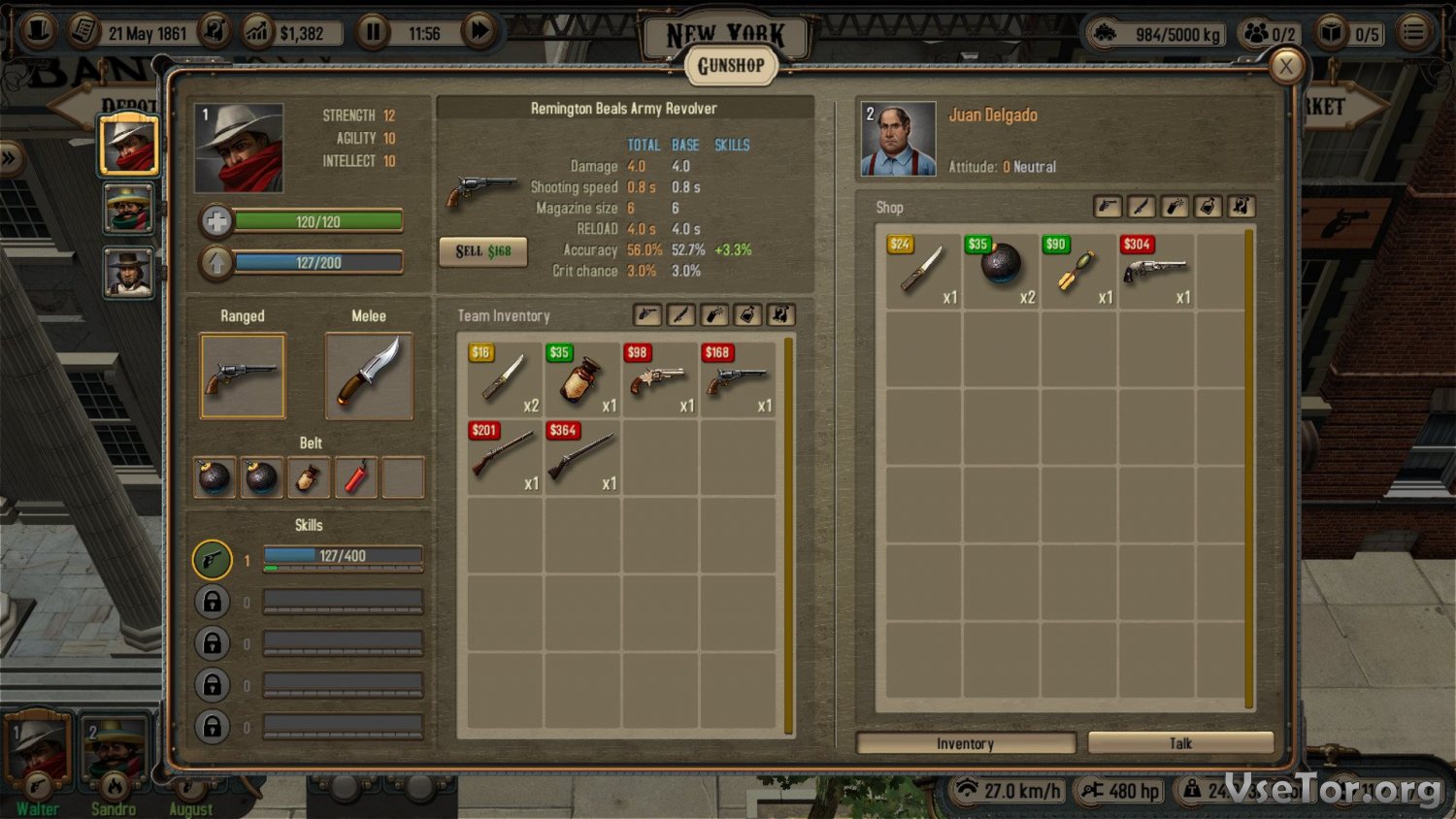Use the heal plus button
This screenshot has width=1456, height=819.
point(216,222)
